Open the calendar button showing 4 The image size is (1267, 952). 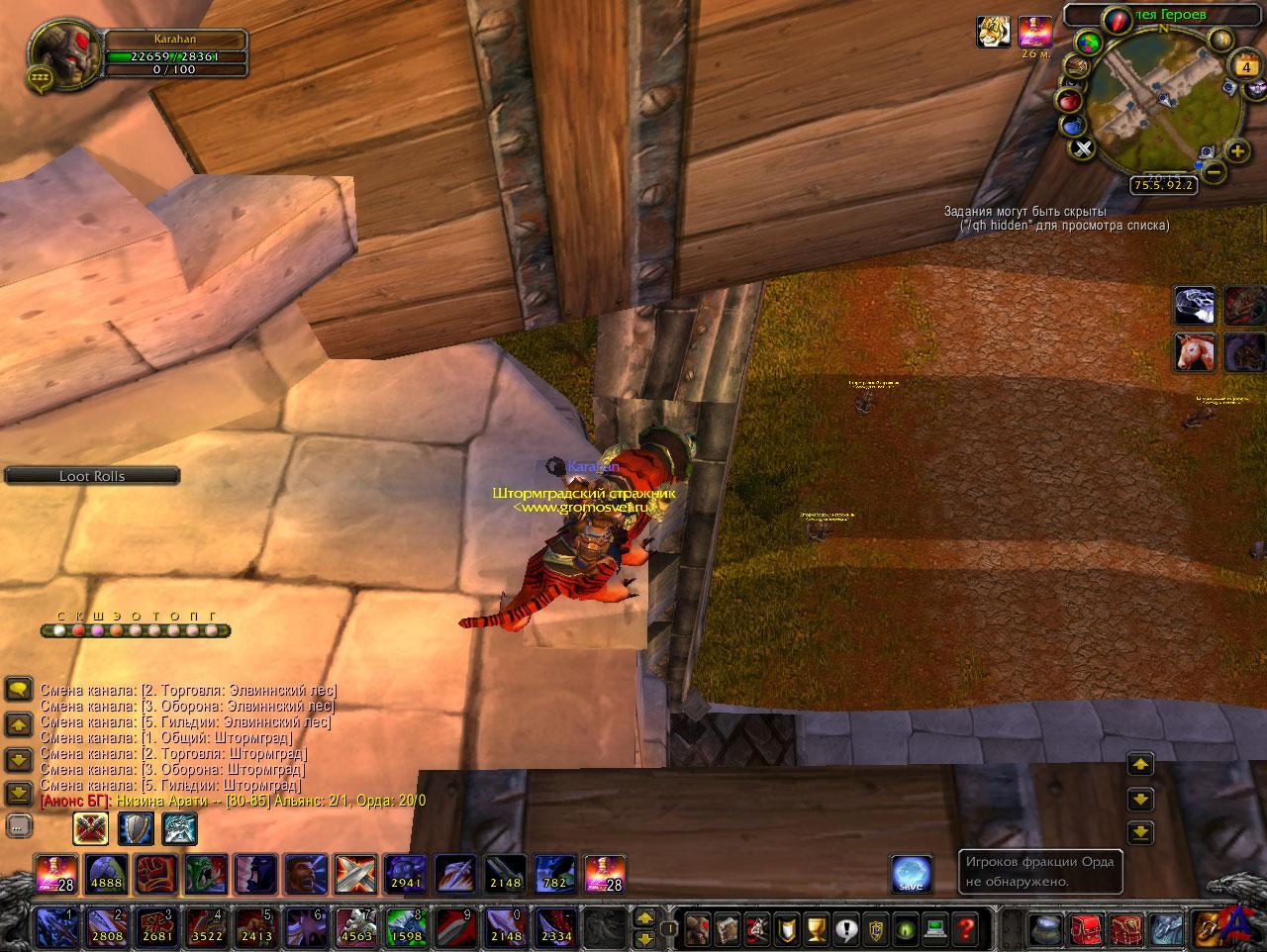1244,67
